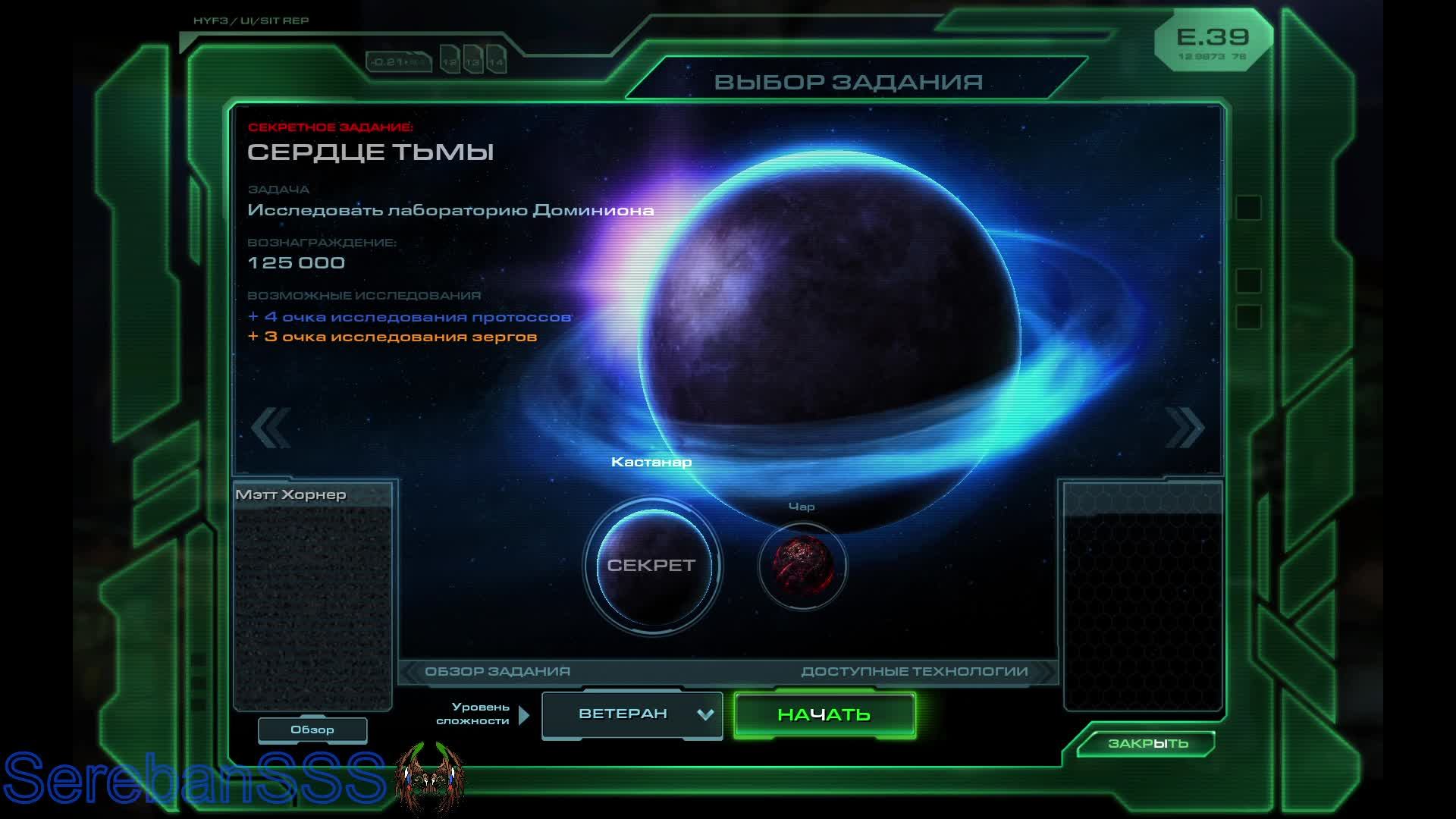Switch to the ОБЗОР ЗАДАНИЯ tab

(497, 671)
